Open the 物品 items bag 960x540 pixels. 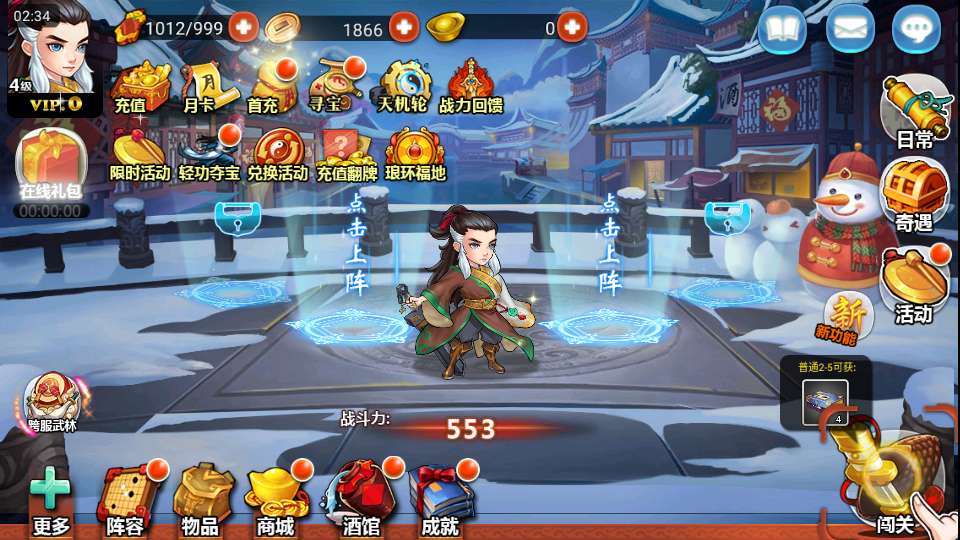pyautogui.click(x=201, y=498)
